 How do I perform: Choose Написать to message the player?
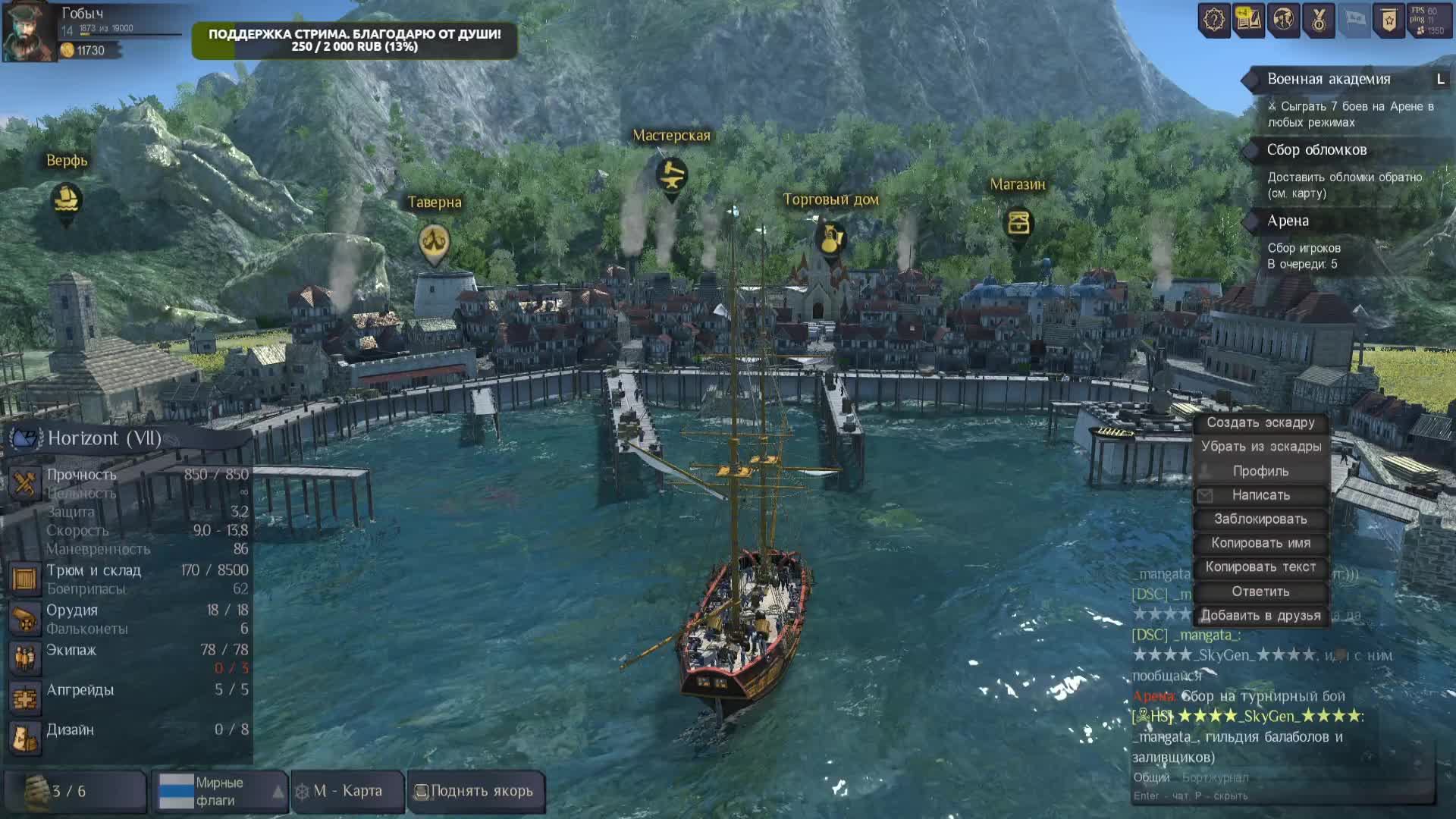1260,495
